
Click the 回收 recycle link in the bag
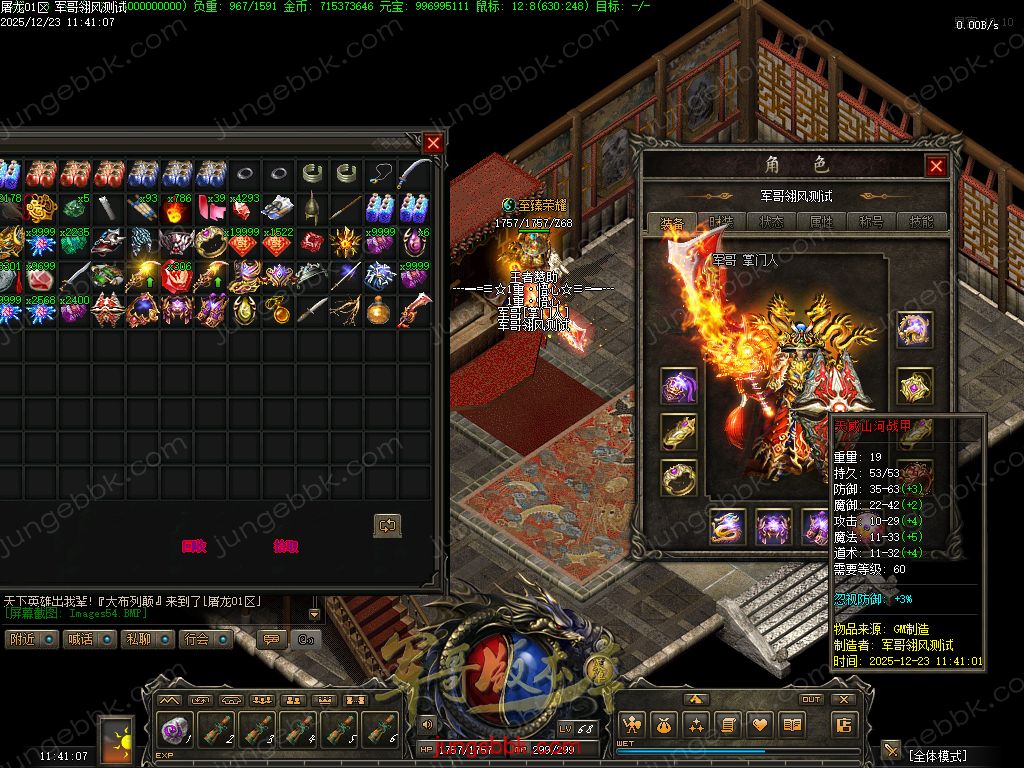194,546
